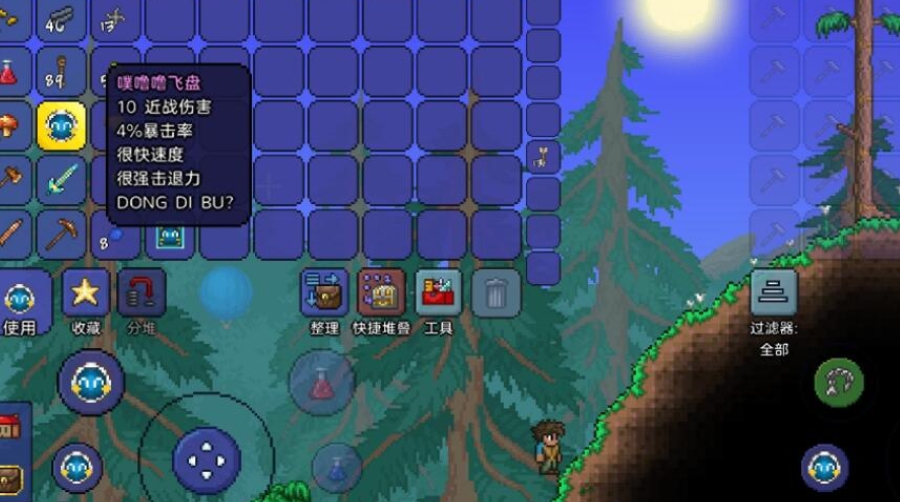Image resolution: width=900 pixels, height=502 pixels.
Task: Select the blue monster banner item slot
Action: [x=169, y=237]
